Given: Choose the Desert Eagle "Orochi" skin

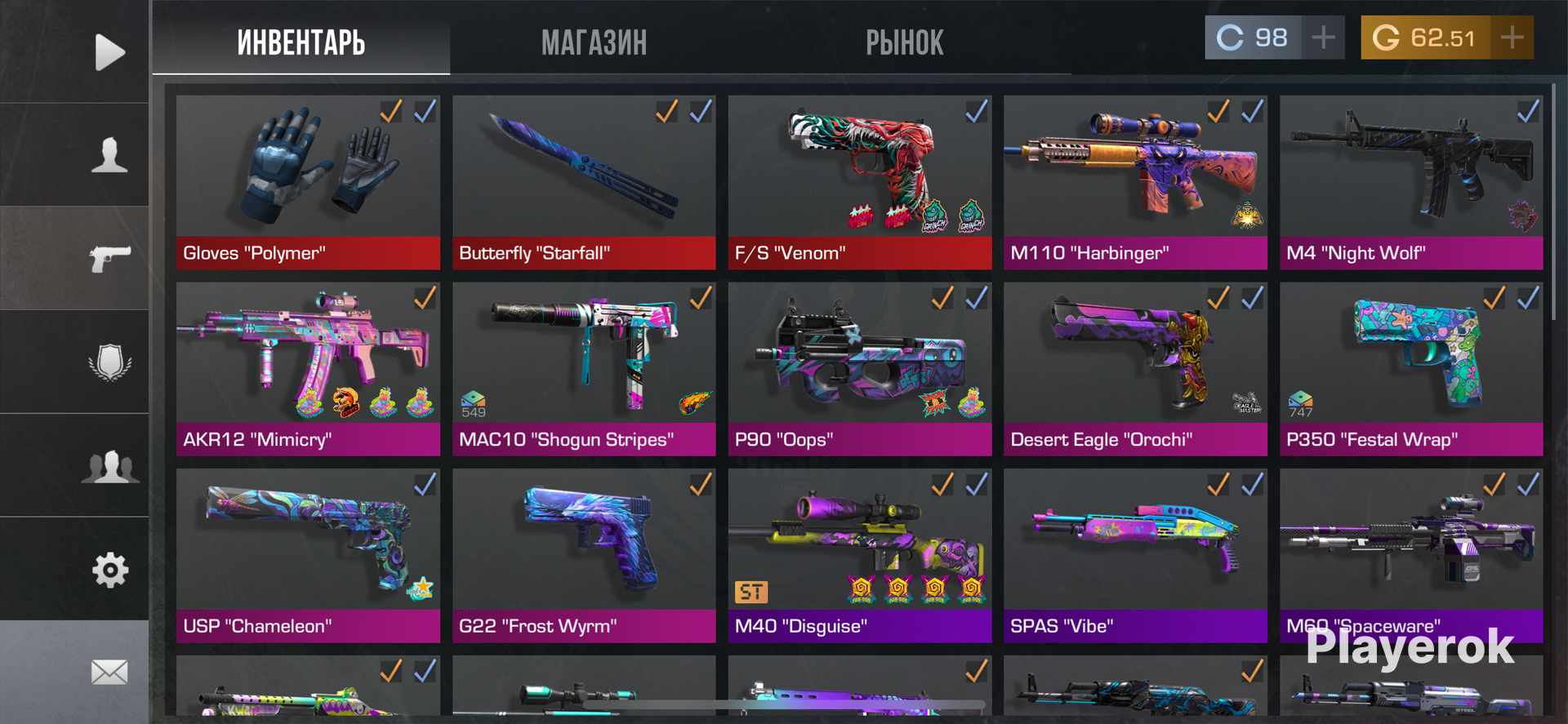Looking at the screenshot, I should tap(1135, 368).
